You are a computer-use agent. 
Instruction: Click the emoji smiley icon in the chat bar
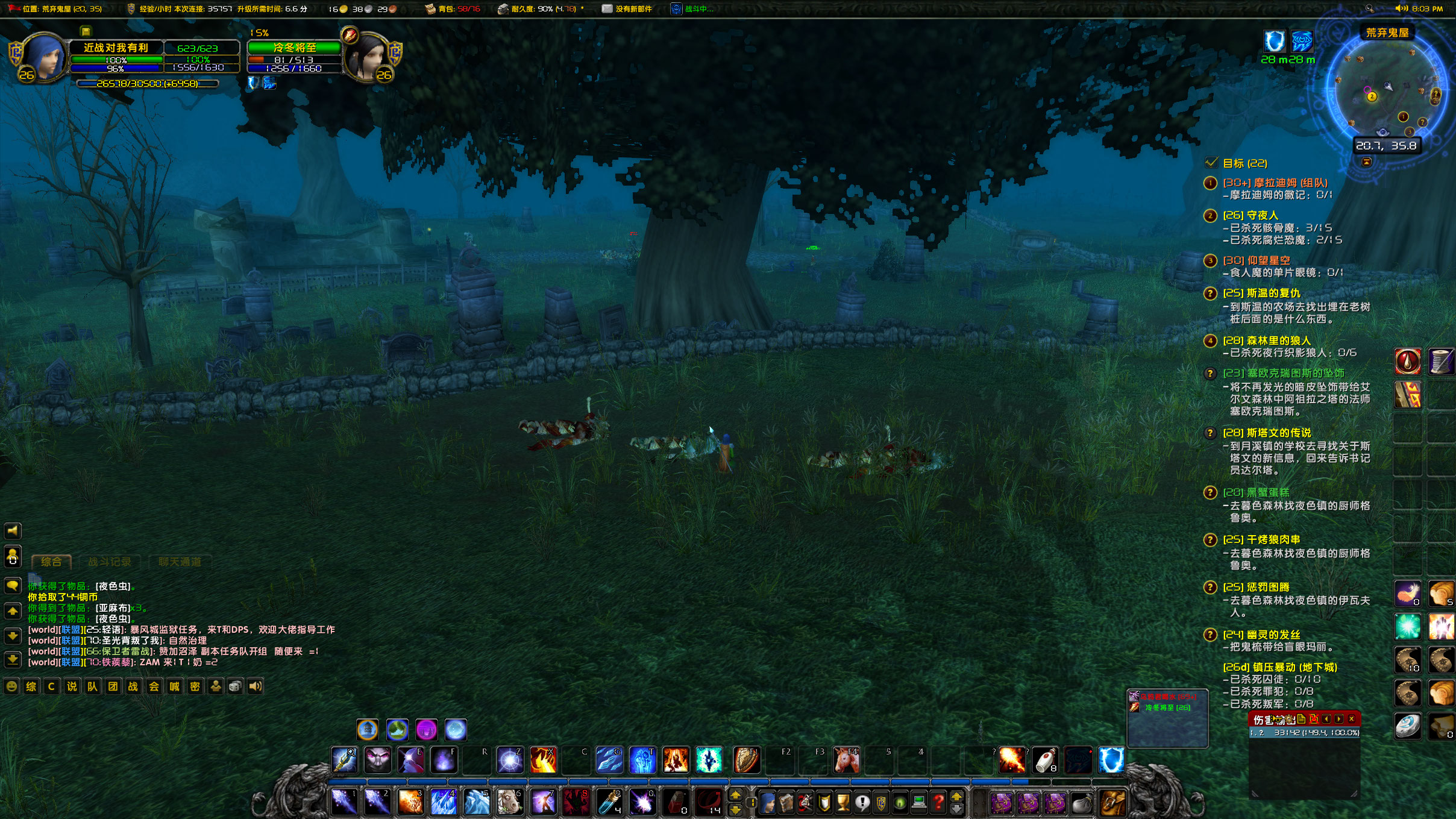click(13, 686)
